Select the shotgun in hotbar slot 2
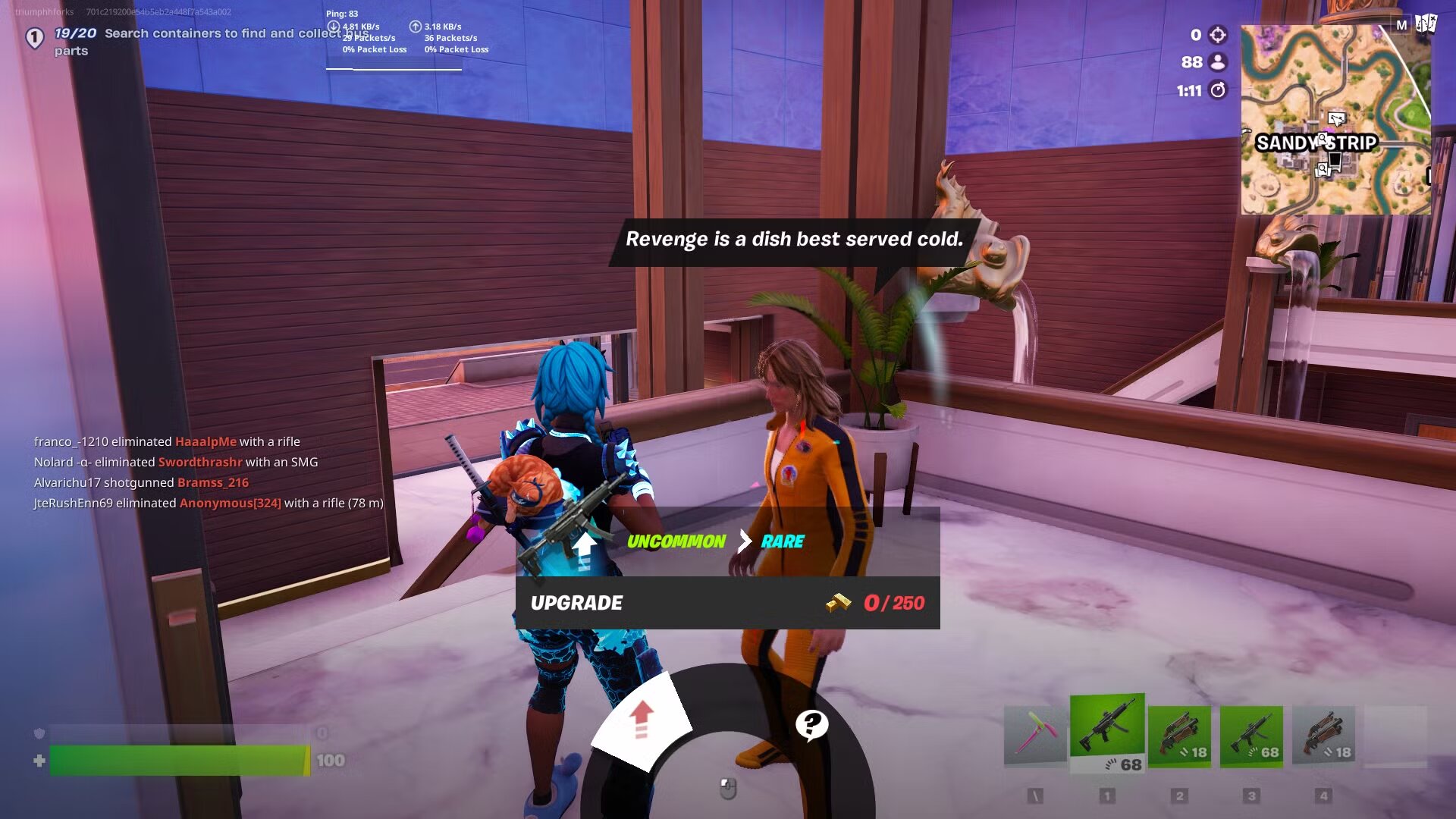The height and width of the screenshot is (819, 1456). pyautogui.click(x=1181, y=728)
